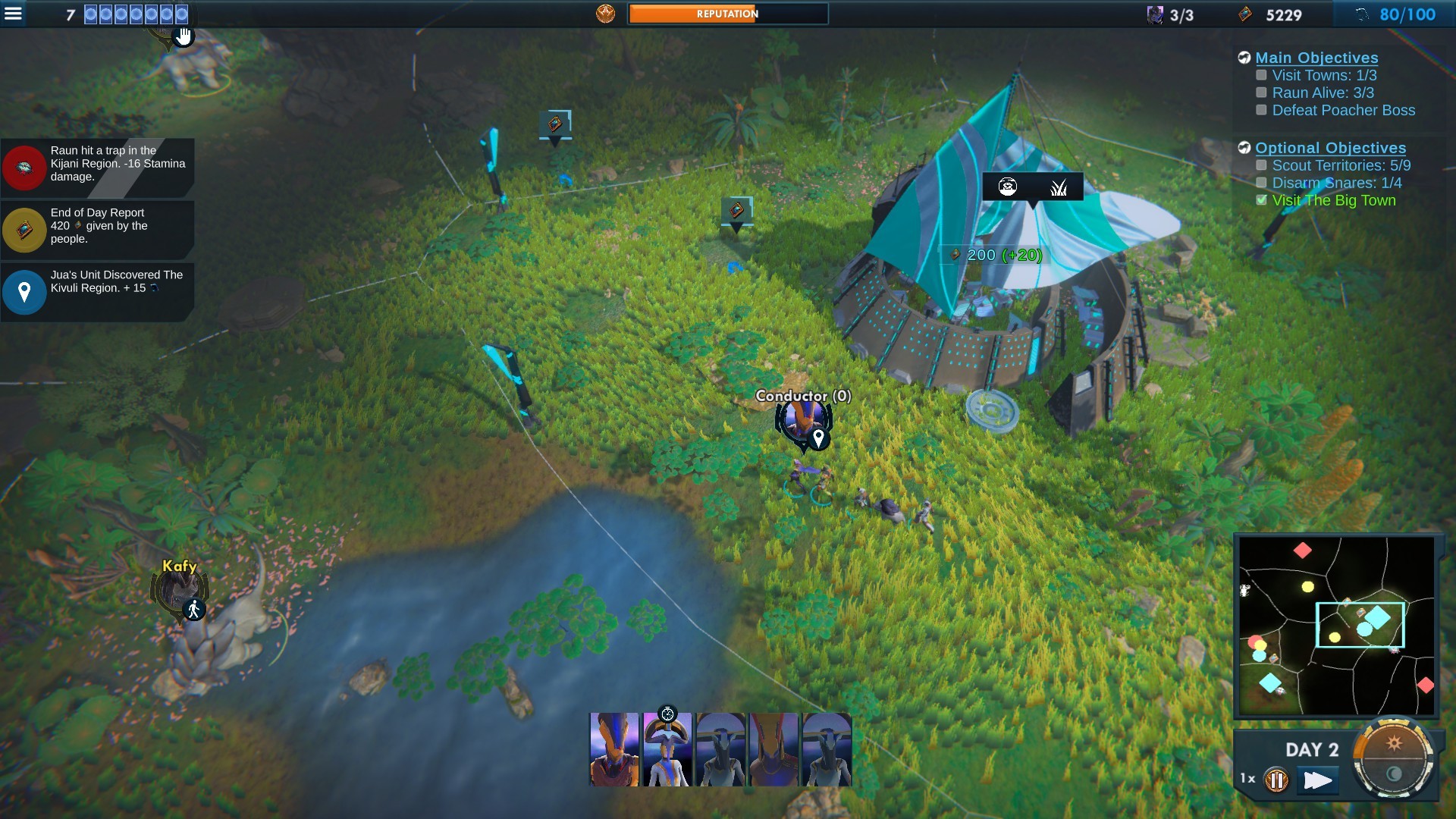
Task: Pause the game time
Action: 1276,780
